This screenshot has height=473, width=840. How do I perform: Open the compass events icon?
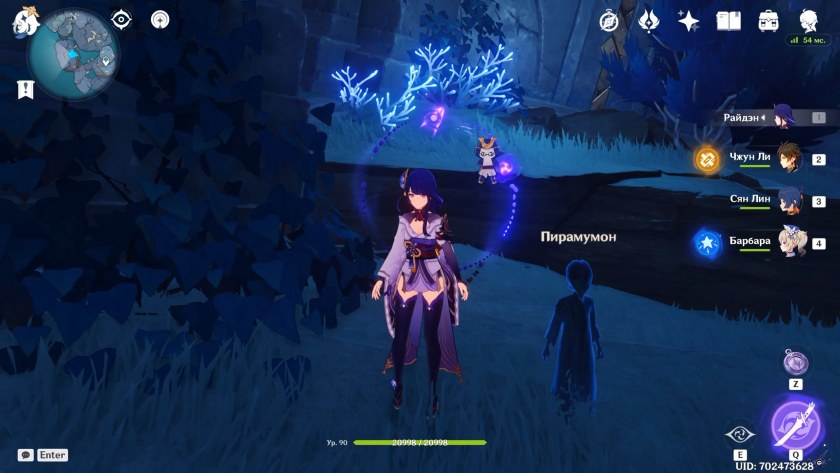[610, 20]
